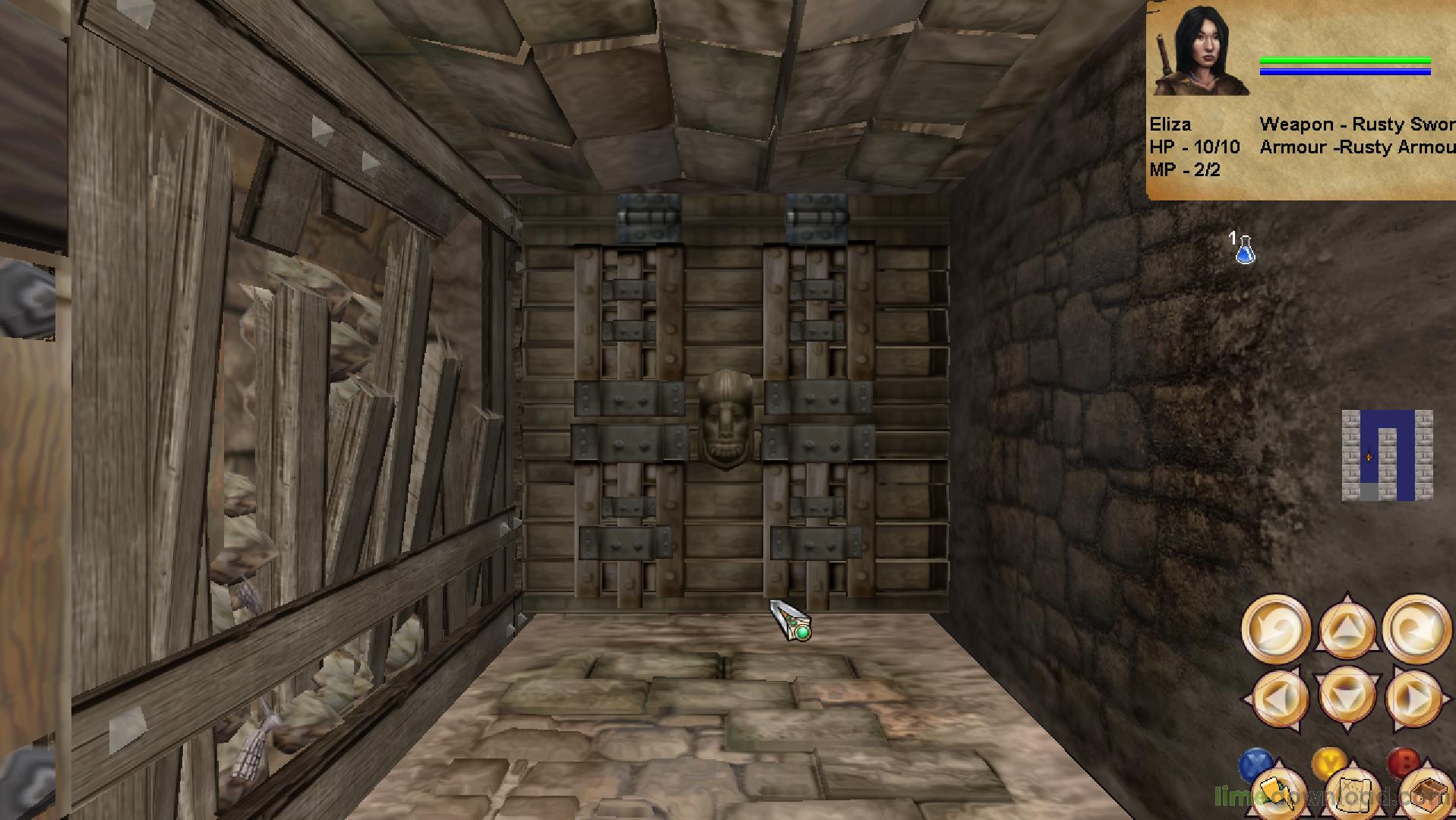Click the dungeon minimap
Image resolution: width=1456 pixels, height=820 pixels.
[x=1387, y=456]
